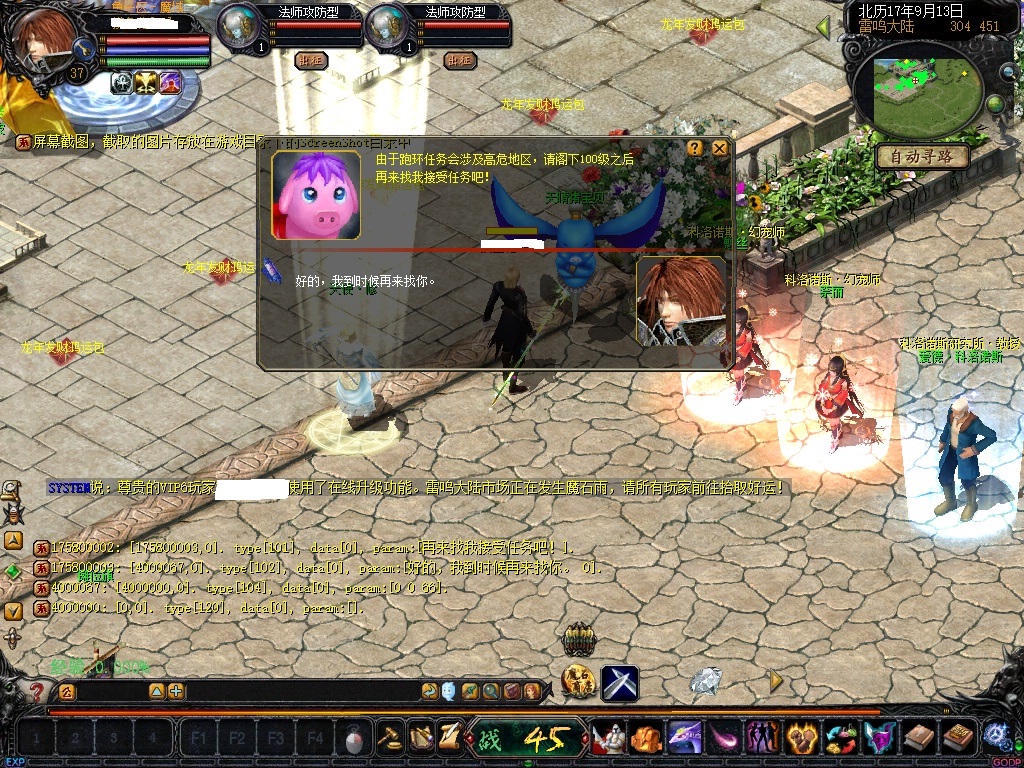Choose the reply 好的，我到时候再来找你
1024x768 pixels.
[x=366, y=282]
